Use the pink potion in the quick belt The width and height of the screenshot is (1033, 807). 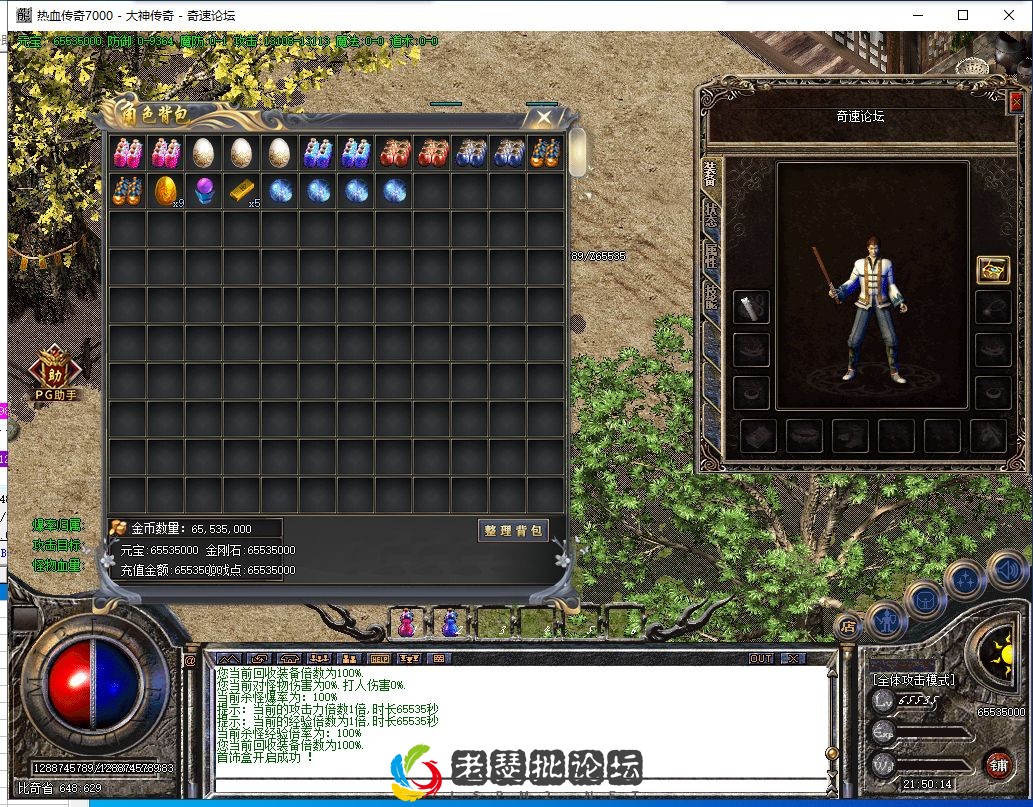407,624
